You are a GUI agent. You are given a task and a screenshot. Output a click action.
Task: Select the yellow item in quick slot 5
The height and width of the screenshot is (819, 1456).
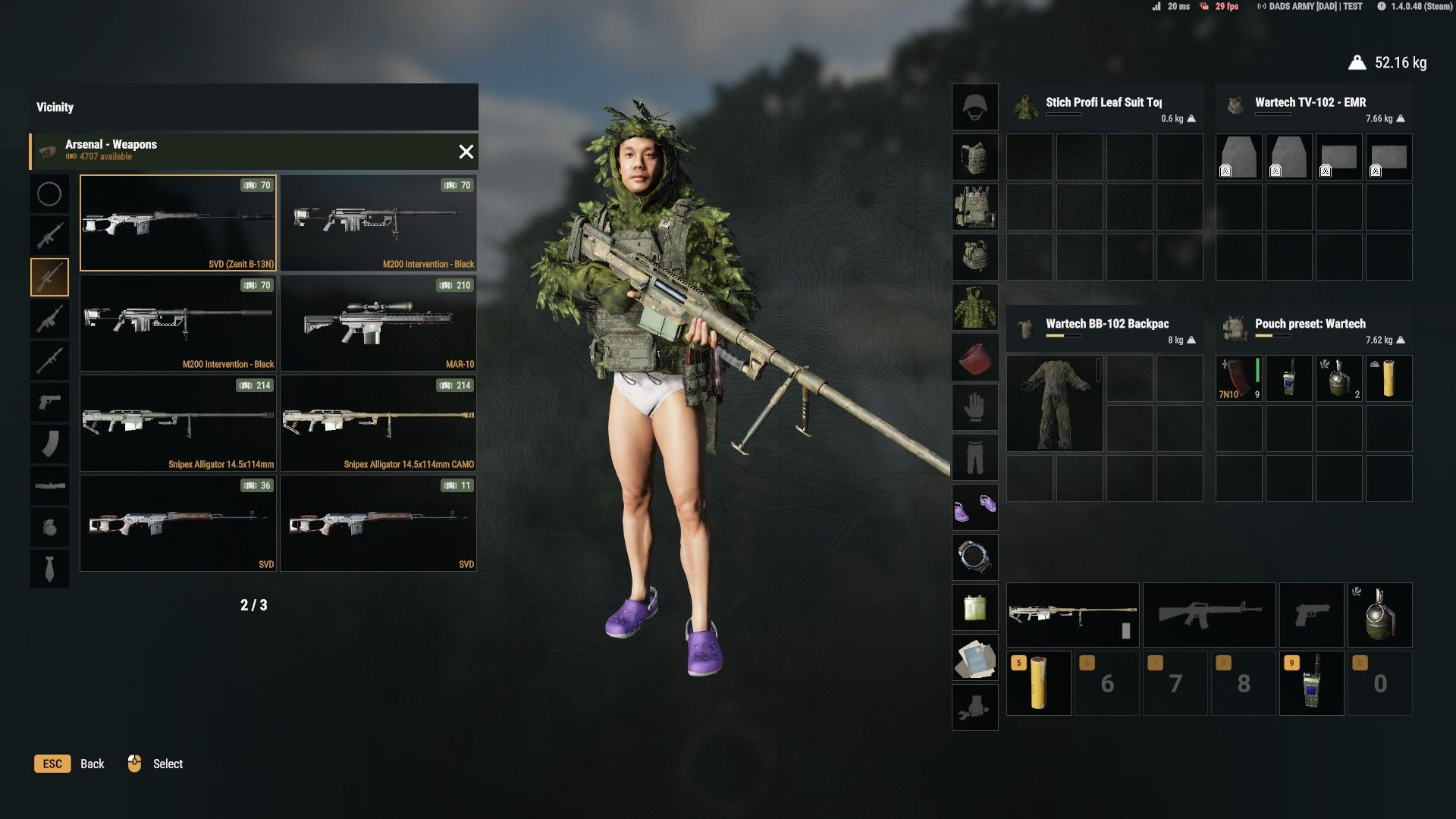point(1038,682)
